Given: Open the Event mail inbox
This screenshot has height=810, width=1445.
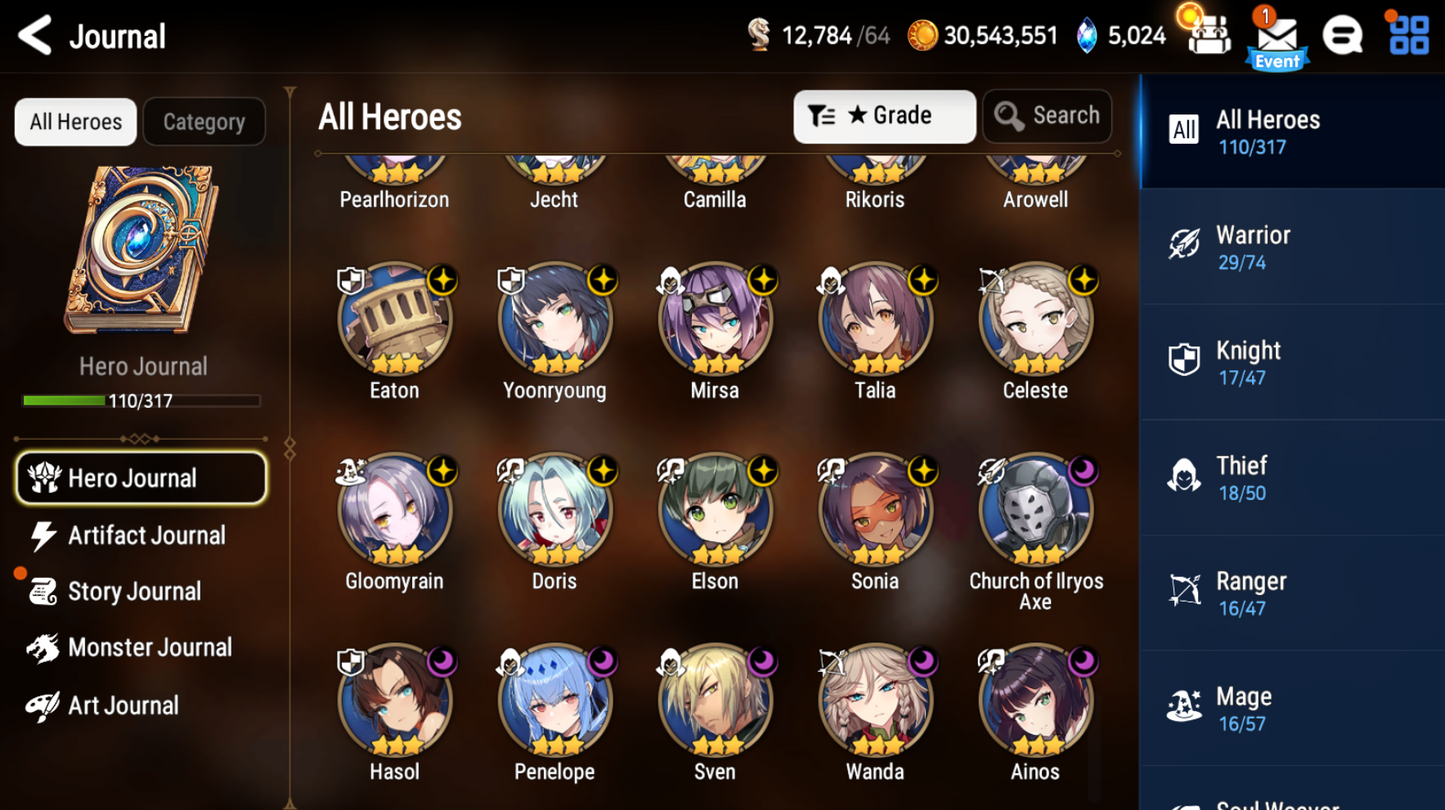Looking at the screenshot, I should [1277, 35].
